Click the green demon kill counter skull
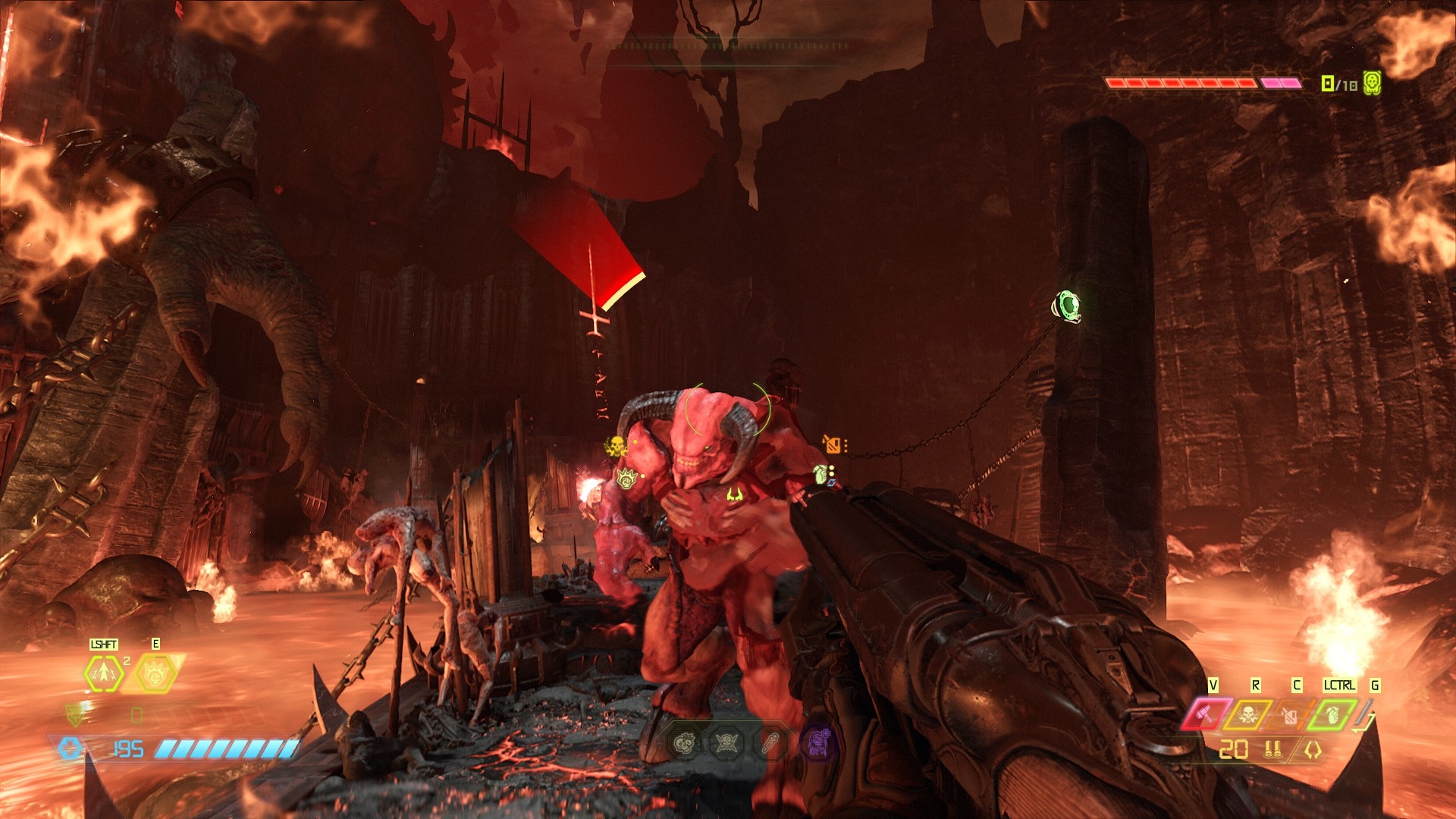Image resolution: width=1456 pixels, height=819 pixels. tap(1372, 83)
